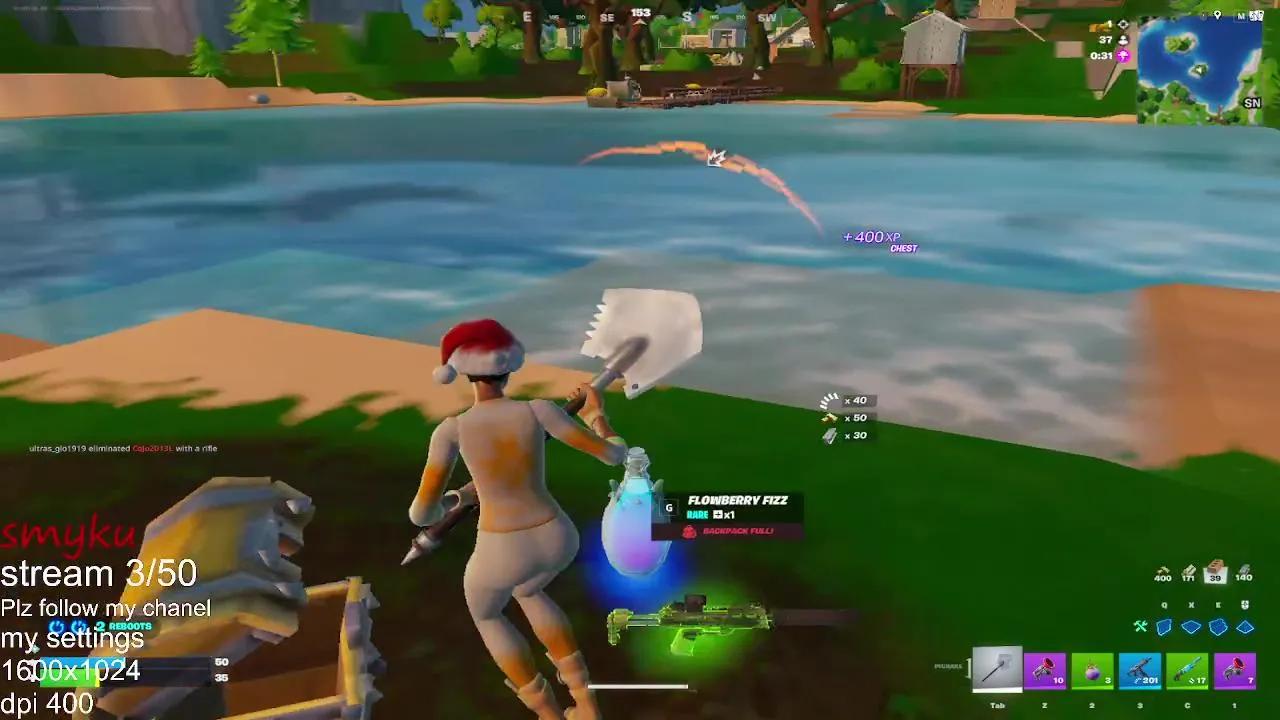Click the brick resource counter icon
The image size is (1280, 720).
coord(1215,566)
